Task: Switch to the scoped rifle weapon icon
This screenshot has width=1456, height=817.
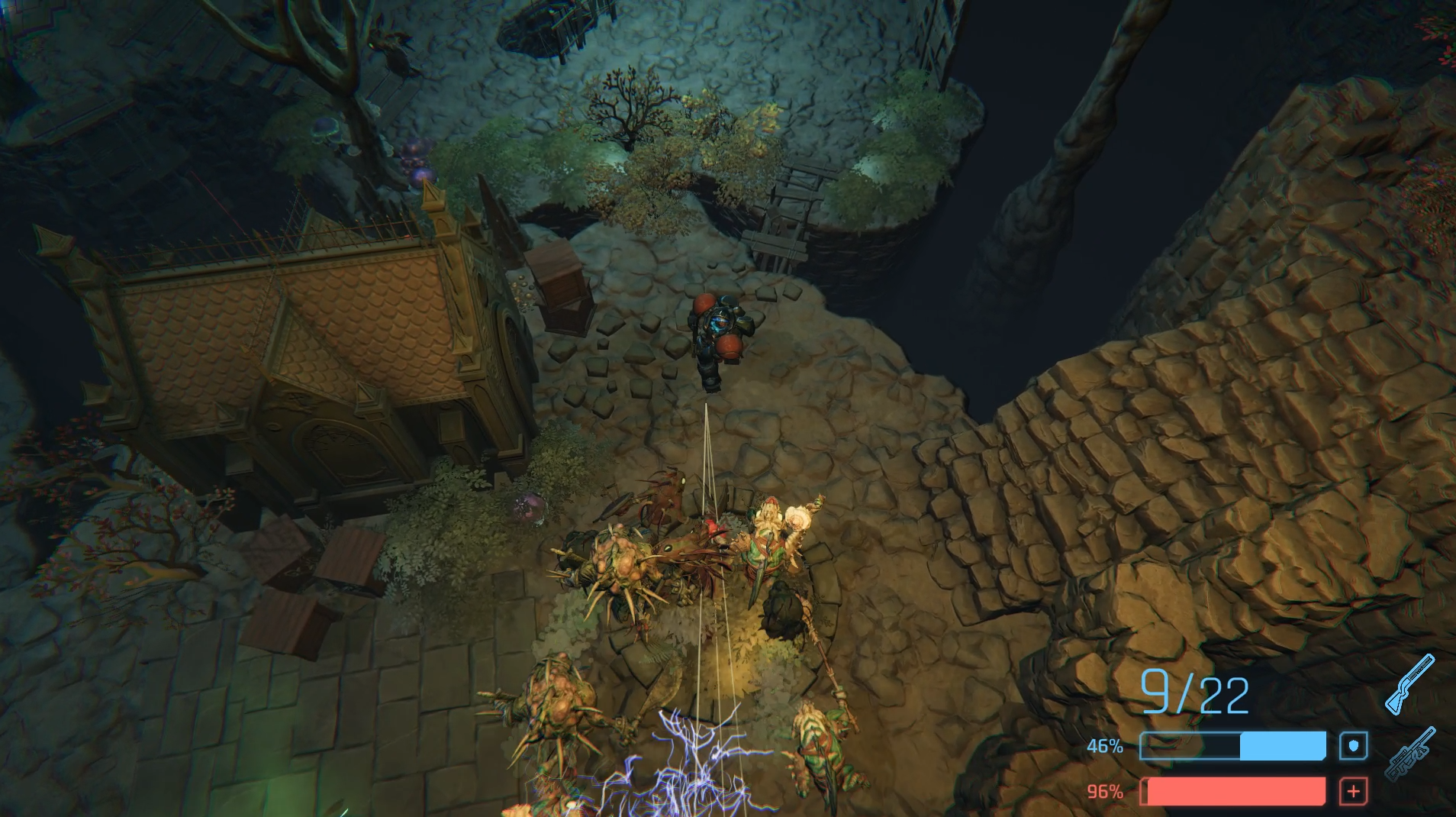Action: click(x=1409, y=754)
